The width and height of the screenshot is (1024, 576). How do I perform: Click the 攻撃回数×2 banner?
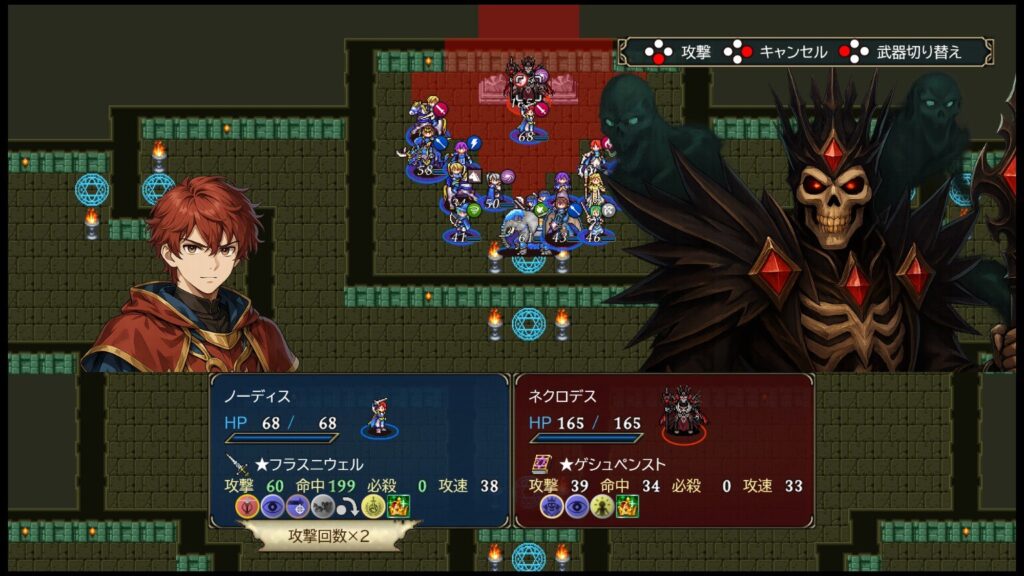click(x=329, y=534)
